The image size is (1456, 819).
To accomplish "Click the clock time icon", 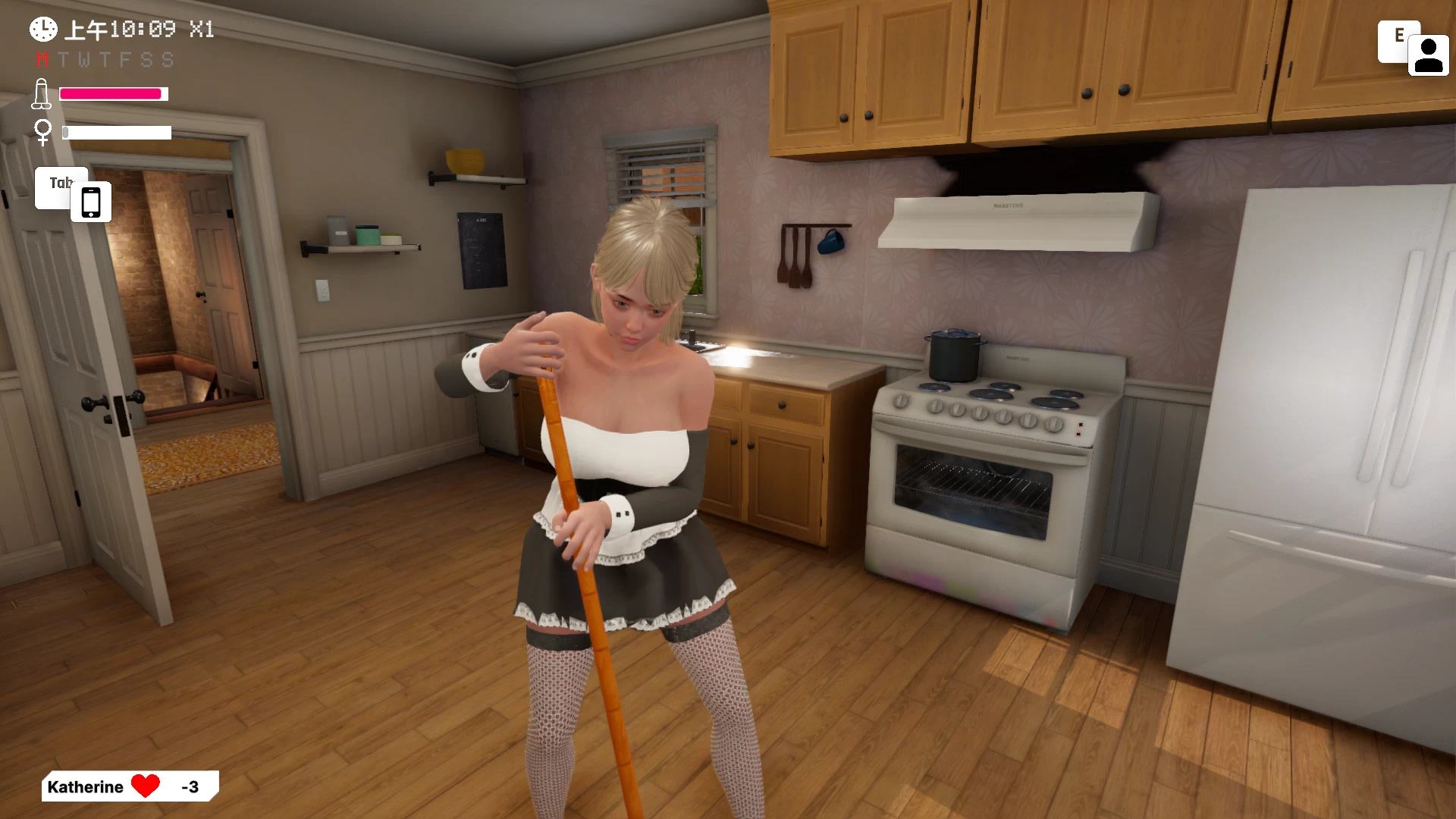I will point(43,30).
